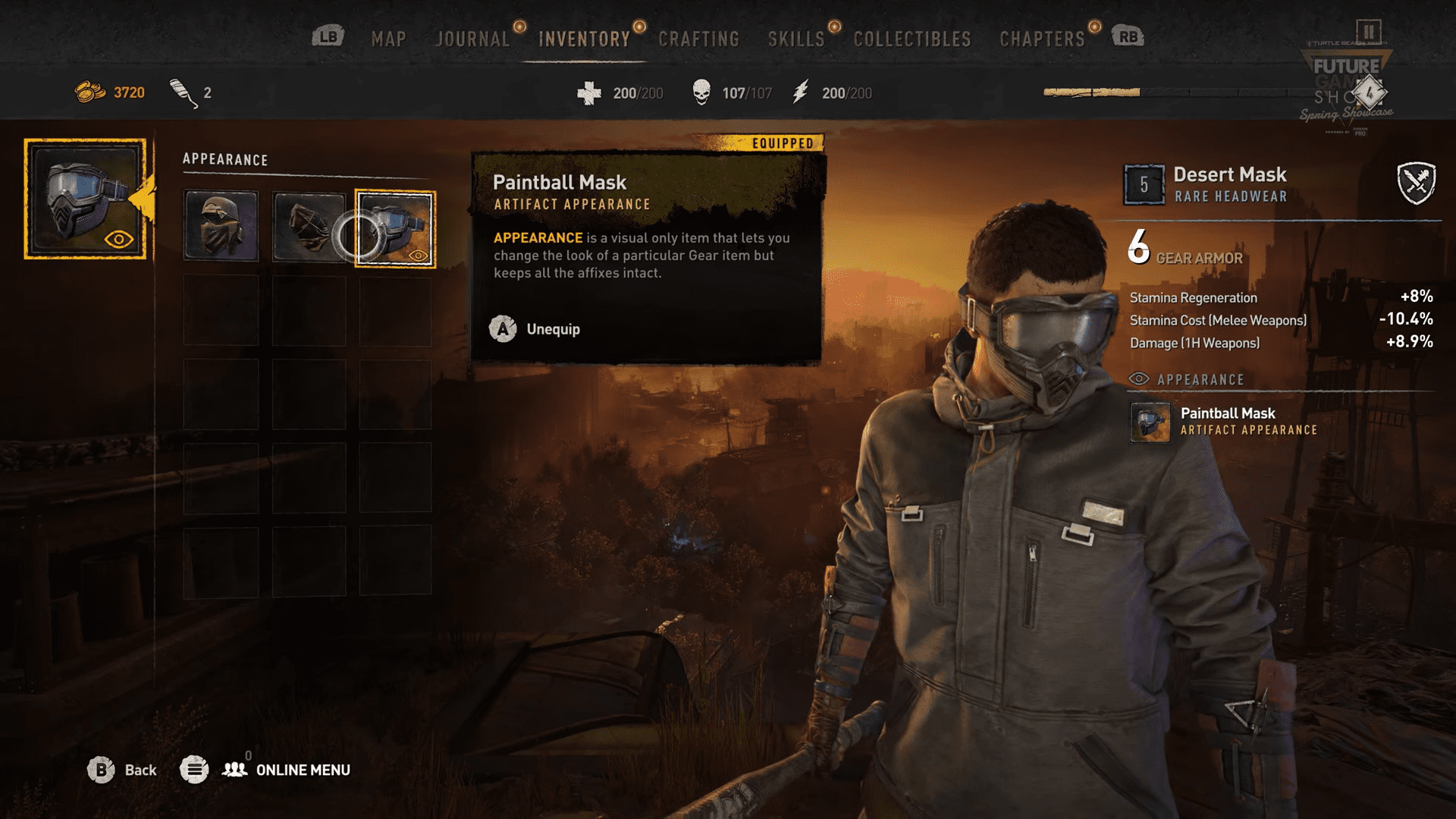Select the equipped headwear slot on the left
1456x819 pixels.
[85, 199]
